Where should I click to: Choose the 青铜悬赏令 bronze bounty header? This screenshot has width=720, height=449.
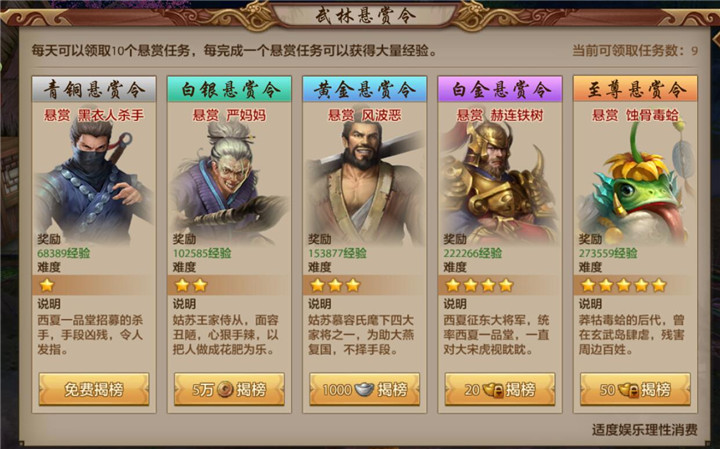94,89
